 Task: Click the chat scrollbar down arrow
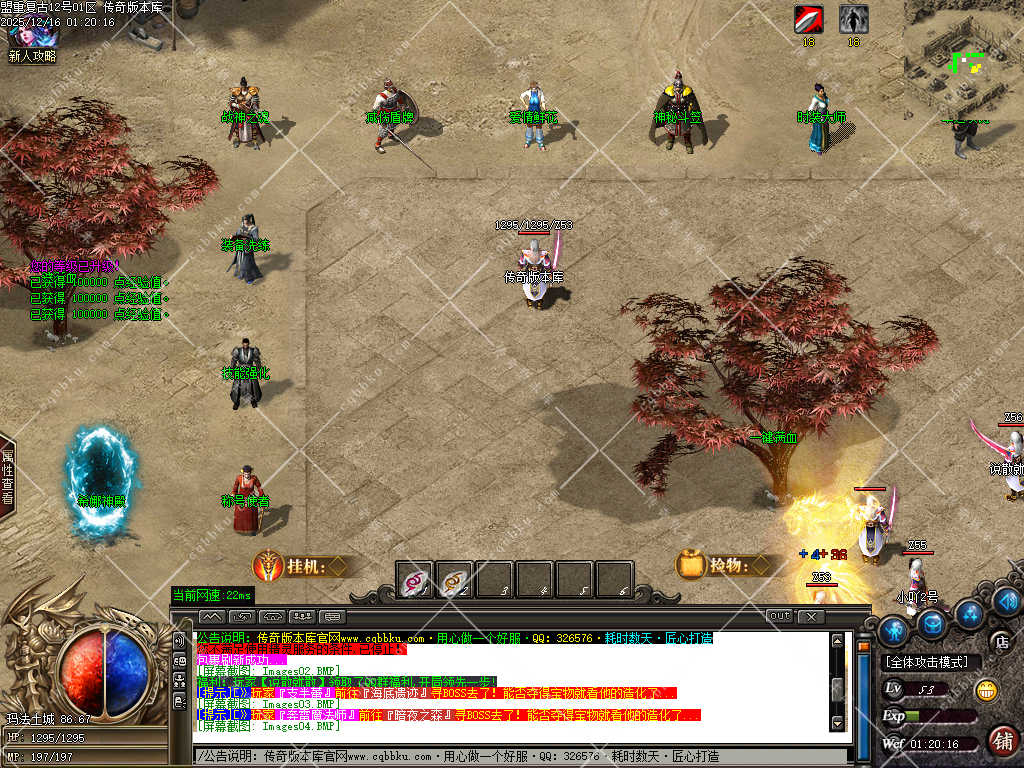pyautogui.click(x=838, y=722)
